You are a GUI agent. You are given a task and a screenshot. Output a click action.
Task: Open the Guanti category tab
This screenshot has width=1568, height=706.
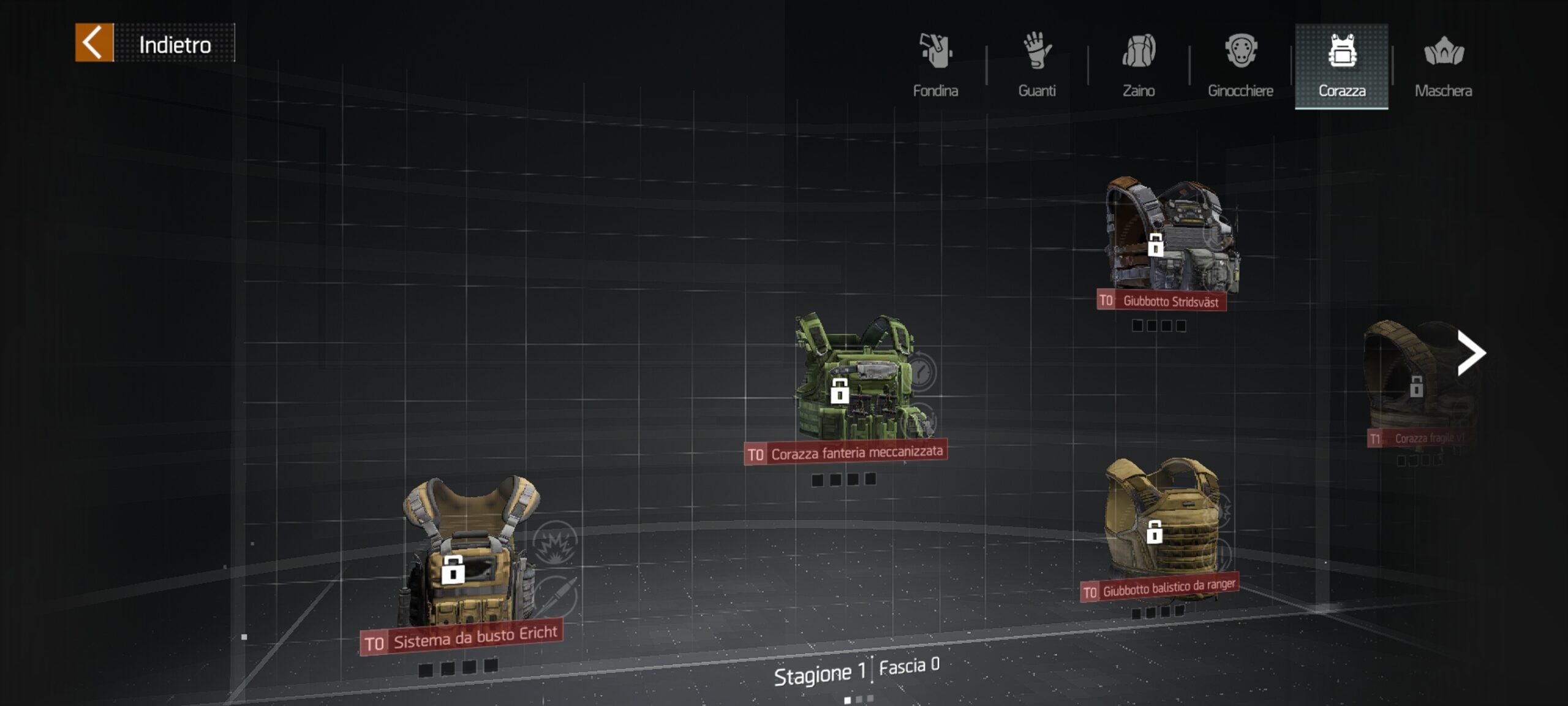tap(1036, 66)
